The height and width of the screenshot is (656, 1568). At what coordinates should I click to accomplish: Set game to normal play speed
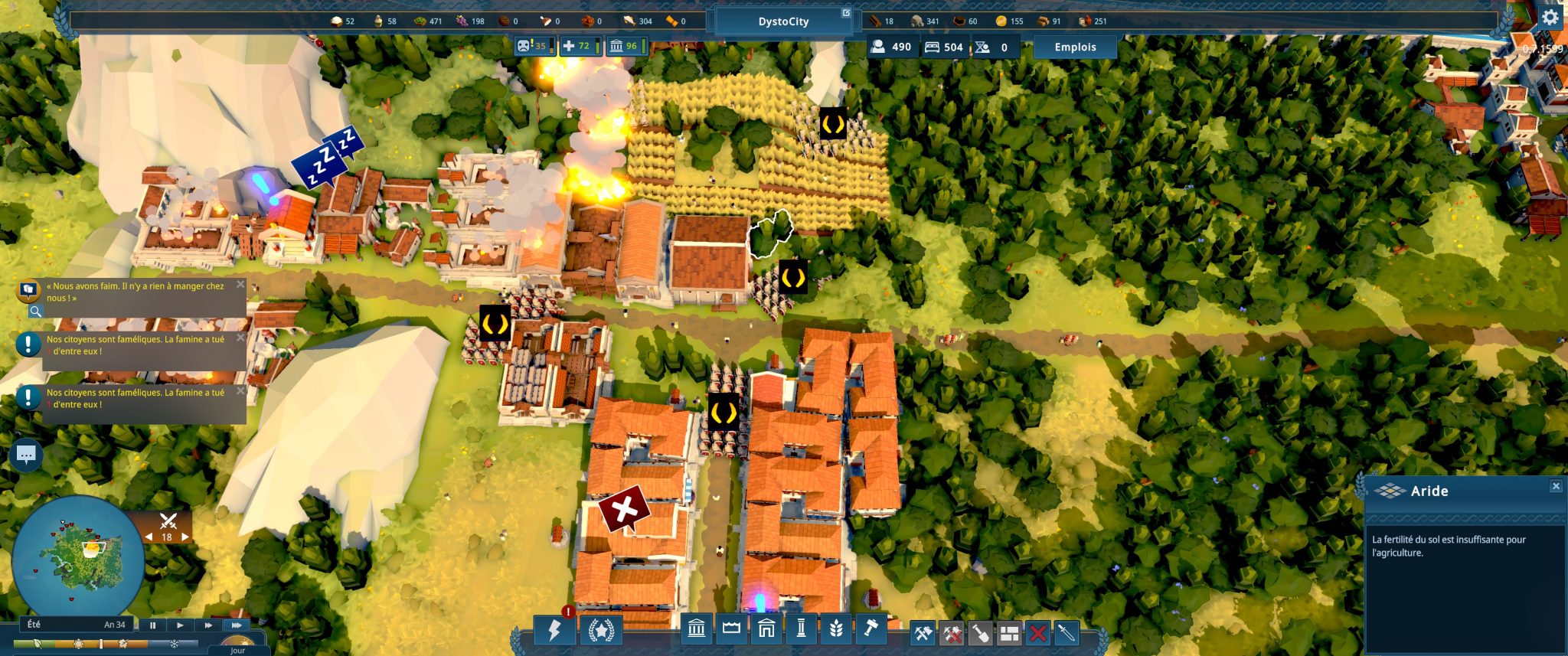pos(180,625)
